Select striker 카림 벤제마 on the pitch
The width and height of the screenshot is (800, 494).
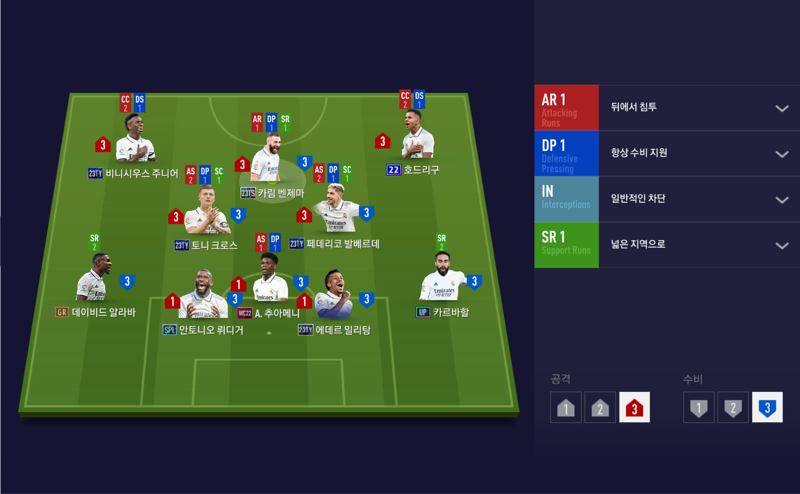tap(270, 162)
